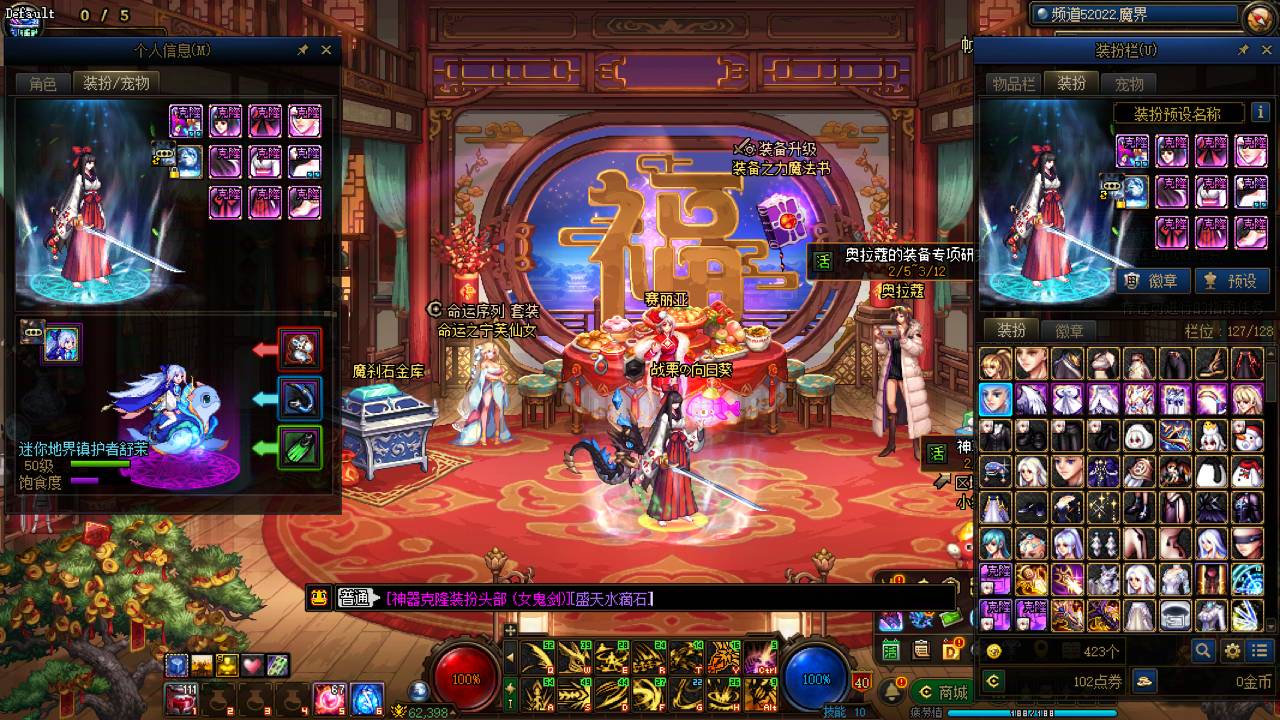Switch to the lower 徽章 sub-tab
The width and height of the screenshot is (1280, 720).
tap(1069, 331)
